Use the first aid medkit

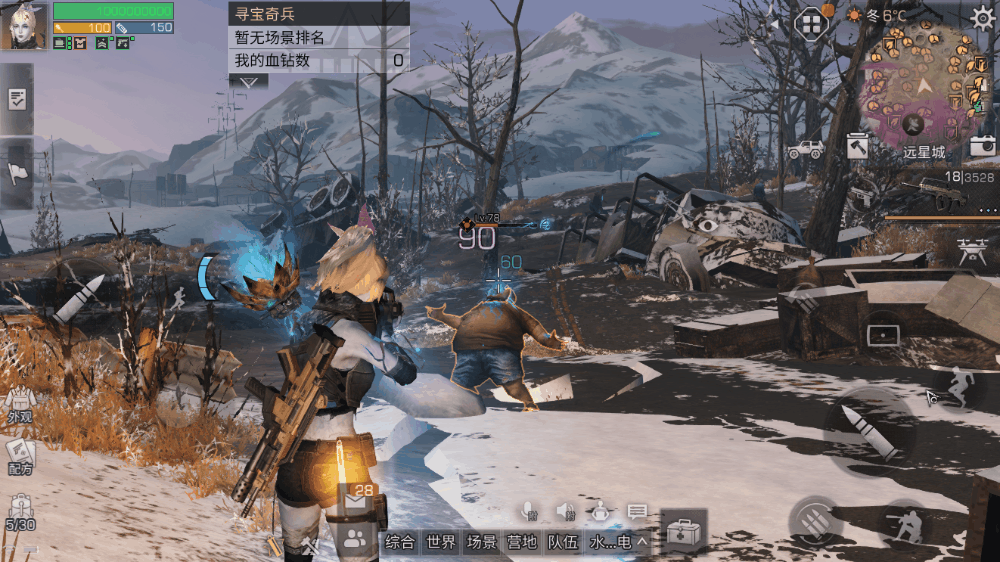coord(684,531)
